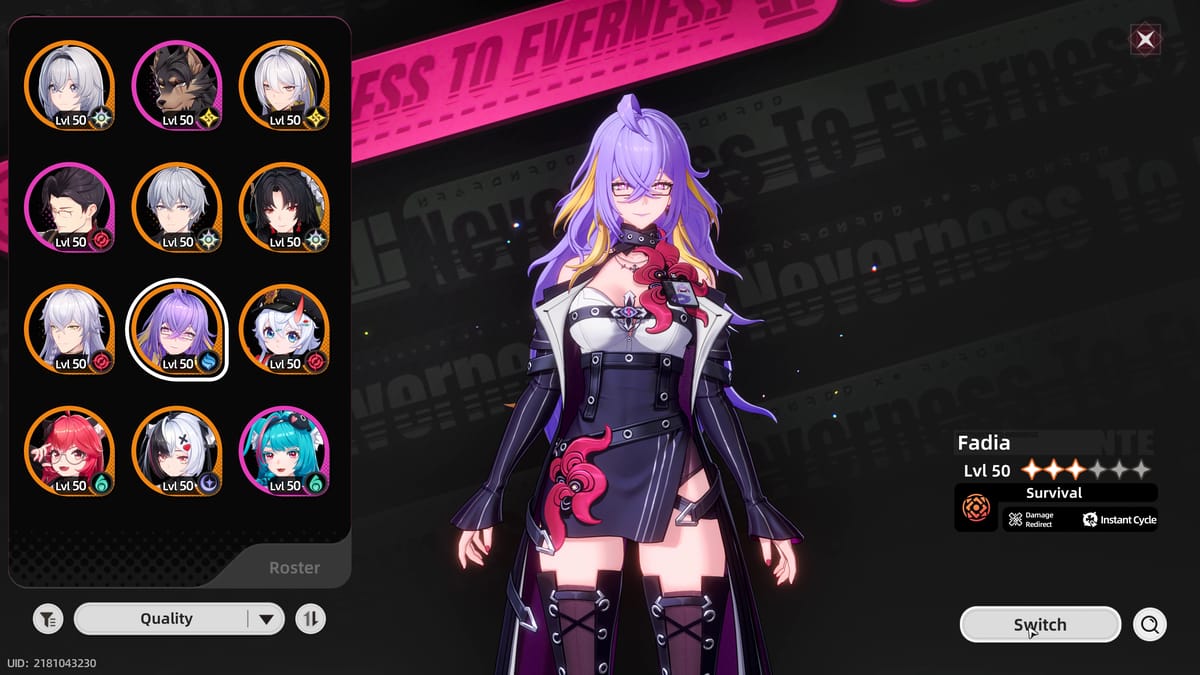Select the red-haired girl with glasses
The height and width of the screenshot is (675, 1200).
69,452
